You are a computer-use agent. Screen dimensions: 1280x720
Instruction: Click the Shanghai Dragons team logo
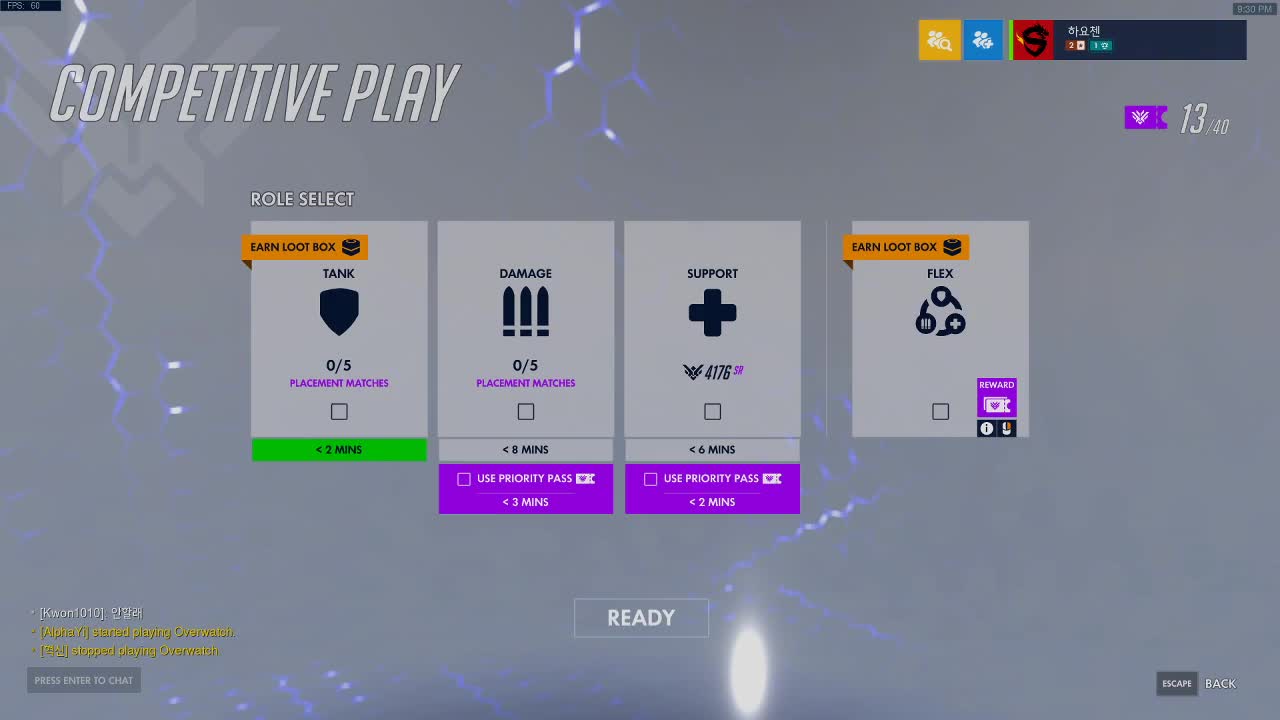(1032, 40)
